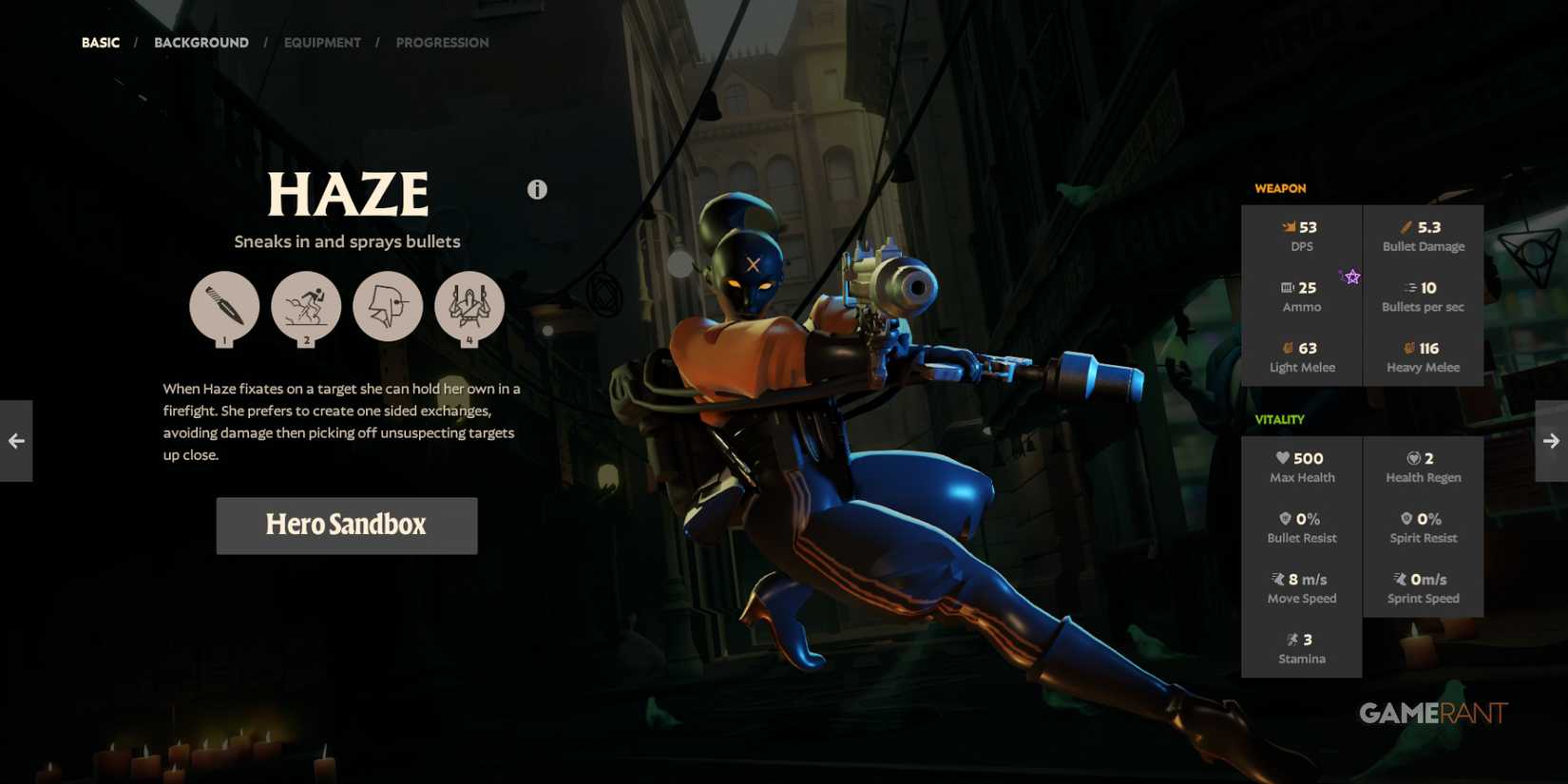Click the Bullet Resist shield icon
Image resolution: width=1568 pixels, height=784 pixels.
1285,518
